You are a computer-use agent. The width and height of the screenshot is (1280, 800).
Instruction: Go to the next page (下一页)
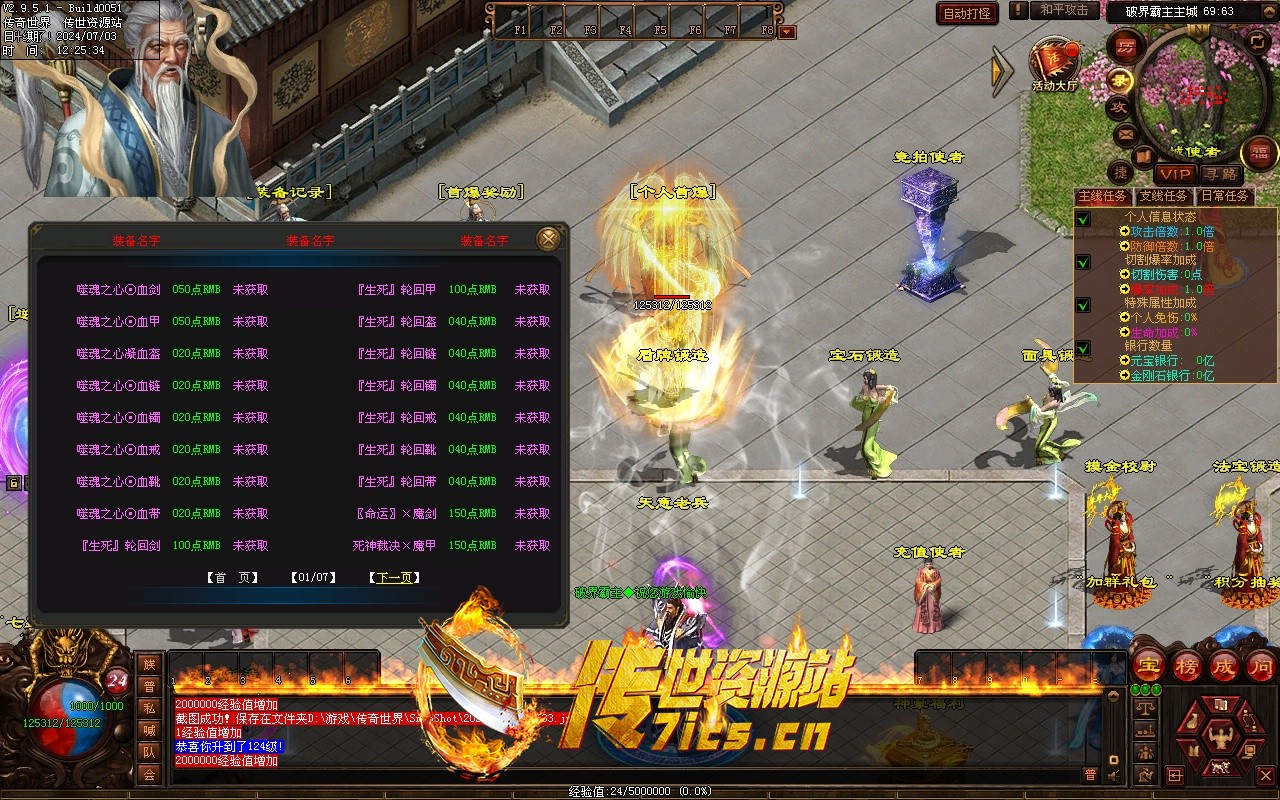[394, 578]
